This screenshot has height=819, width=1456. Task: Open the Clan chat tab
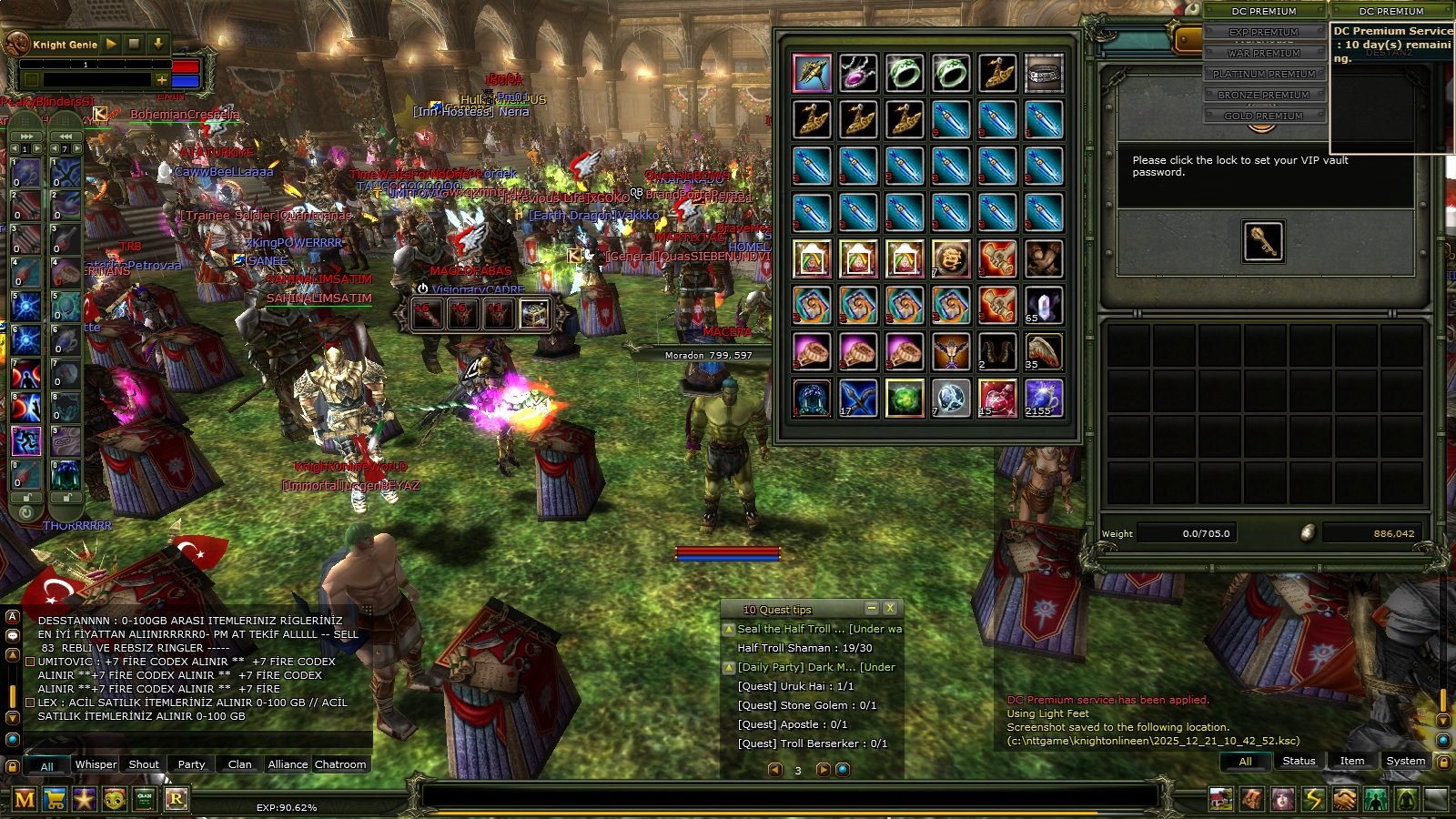(239, 764)
